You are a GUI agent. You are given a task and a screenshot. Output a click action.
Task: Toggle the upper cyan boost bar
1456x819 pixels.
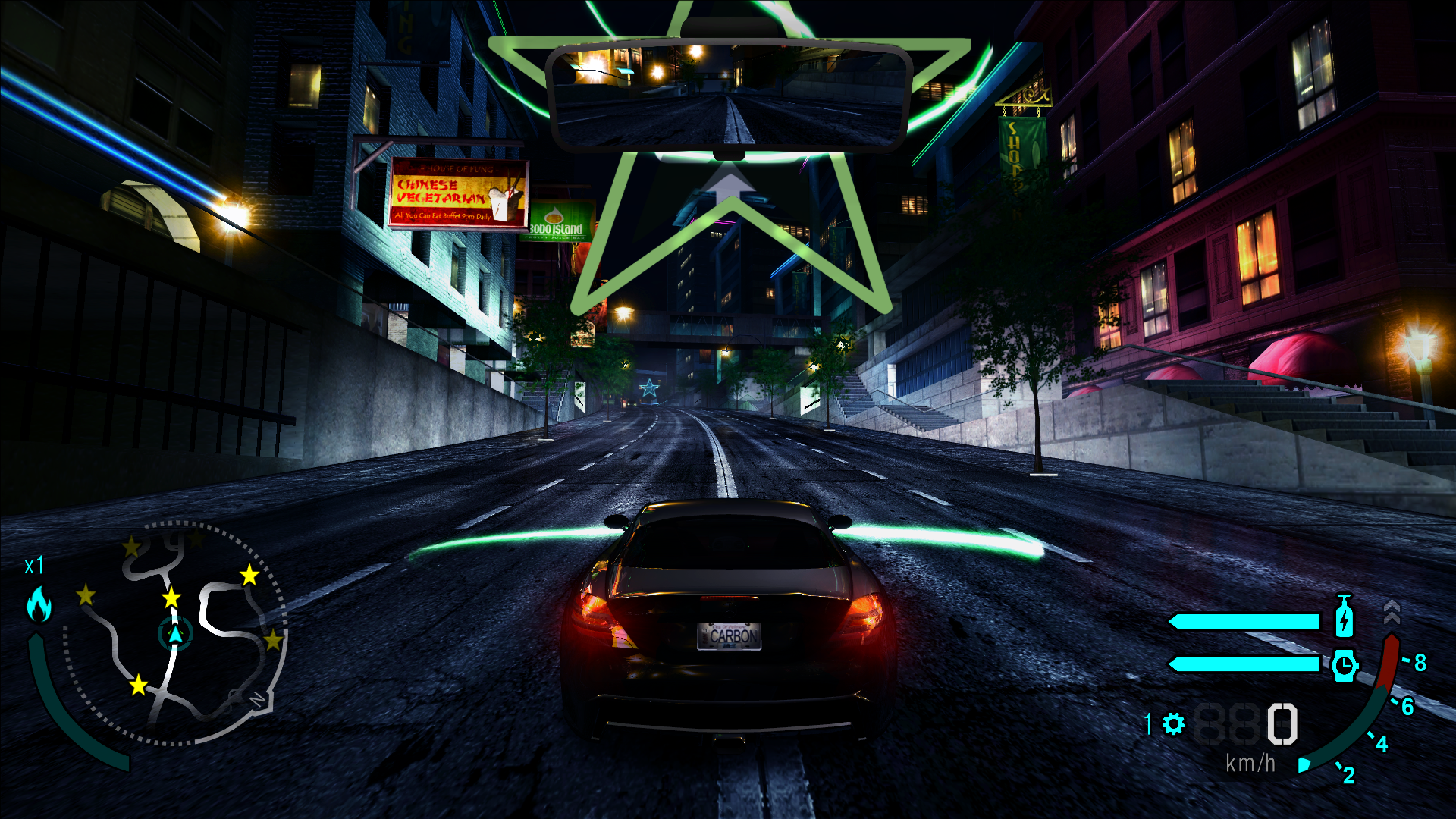1244,622
